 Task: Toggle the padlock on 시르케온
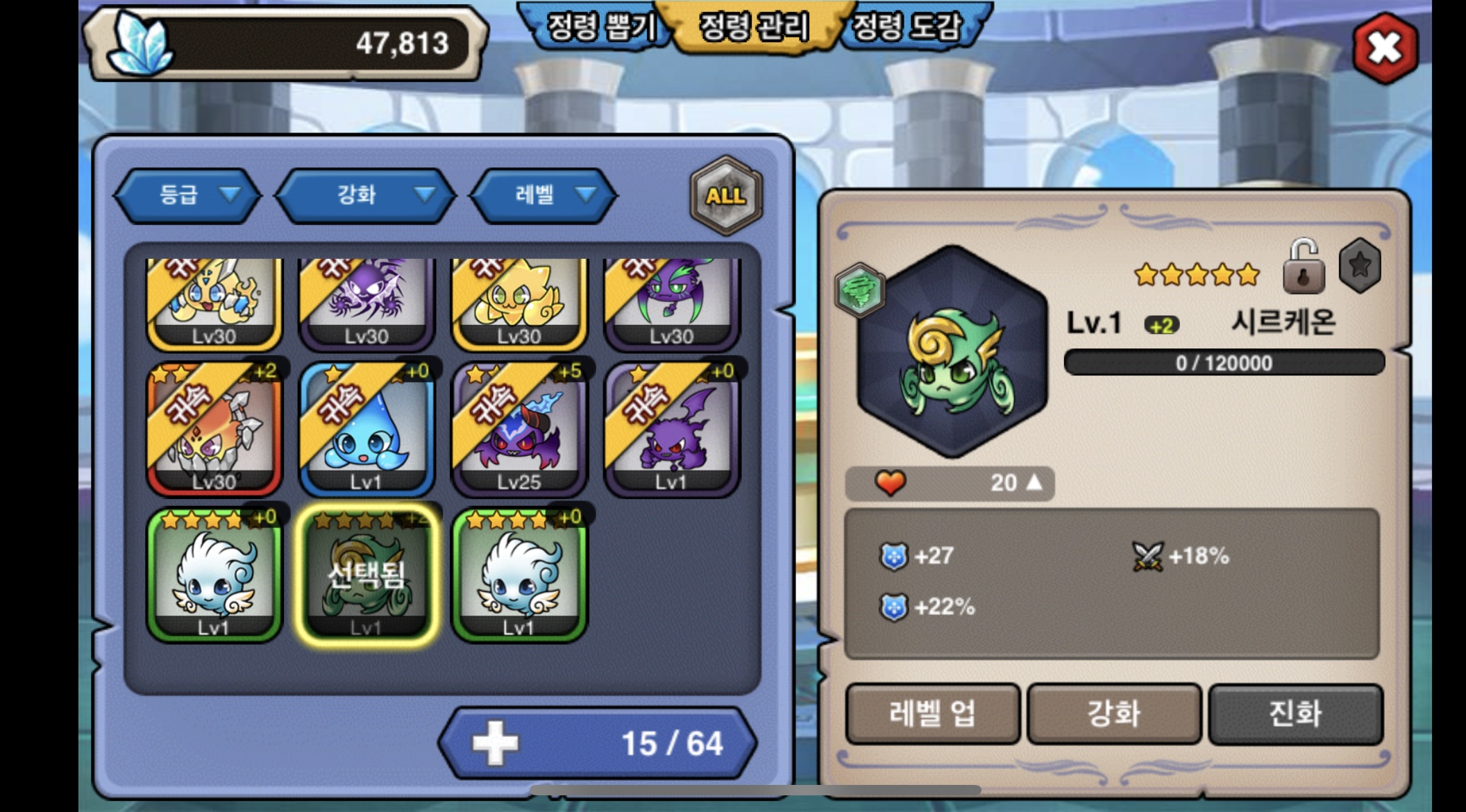coord(1303,267)
